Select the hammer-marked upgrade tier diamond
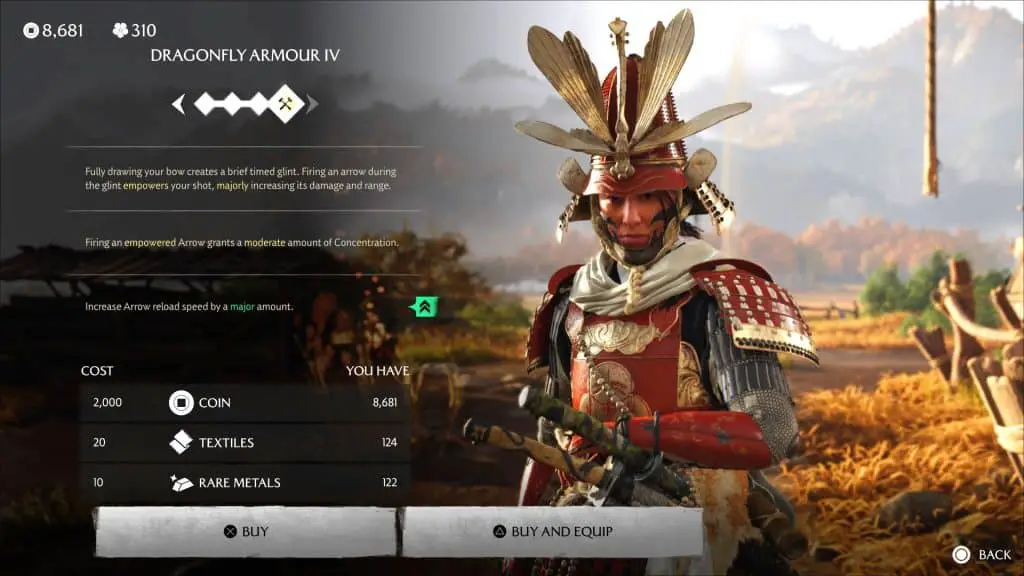Screen dimensions: 1024x576 click(x=287, y=103)
